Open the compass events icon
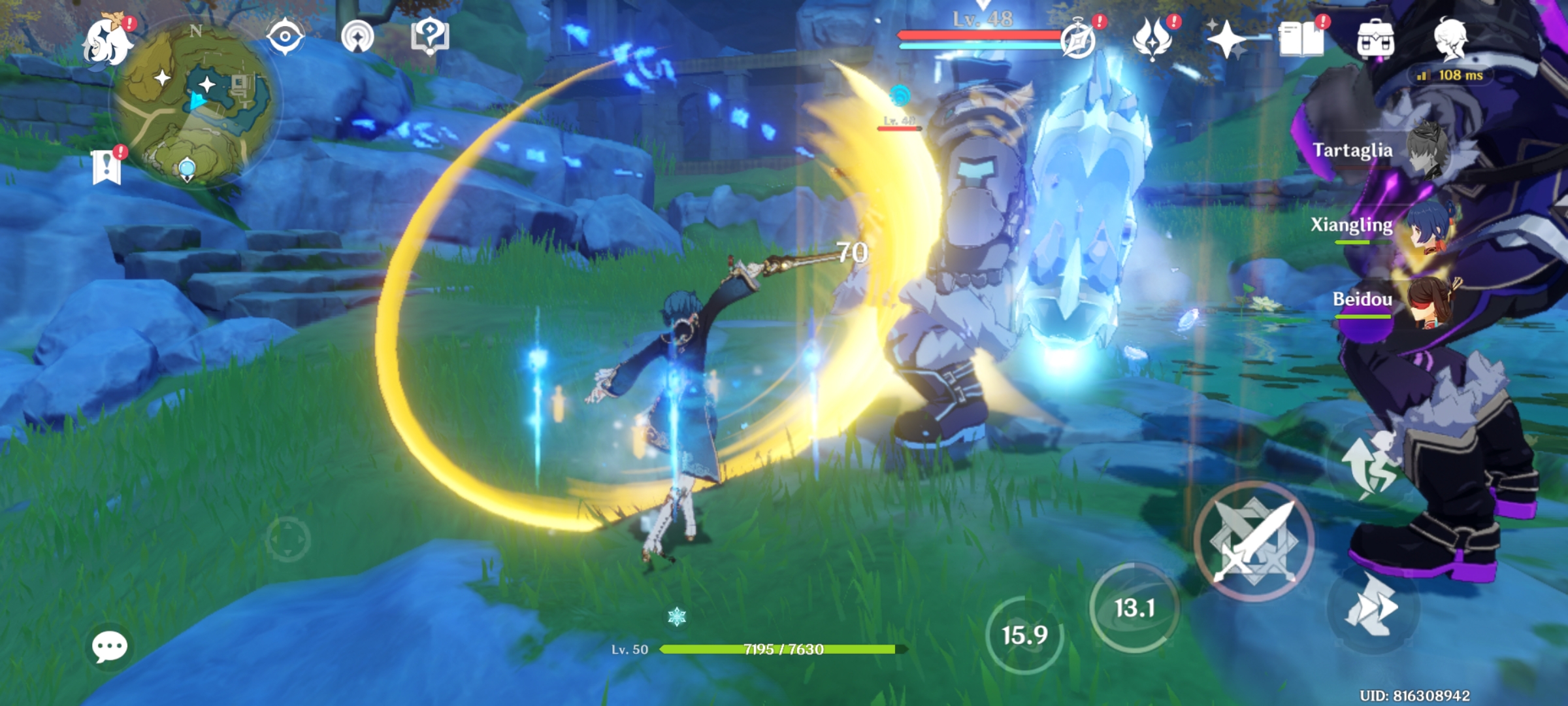The height and width of the screenshot is (706, 1568). [1078, 41]
